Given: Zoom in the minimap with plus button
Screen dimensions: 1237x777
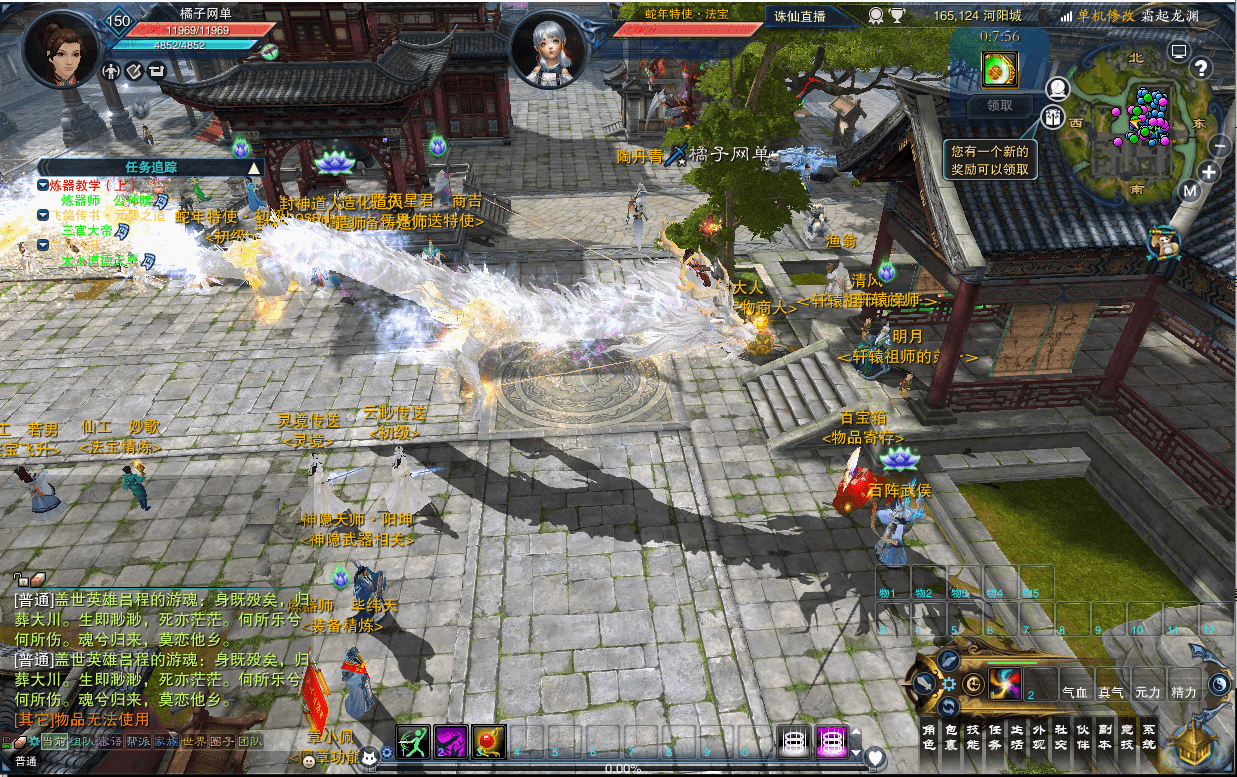Looking at the screenshot, I should (x=1209, y=172).
